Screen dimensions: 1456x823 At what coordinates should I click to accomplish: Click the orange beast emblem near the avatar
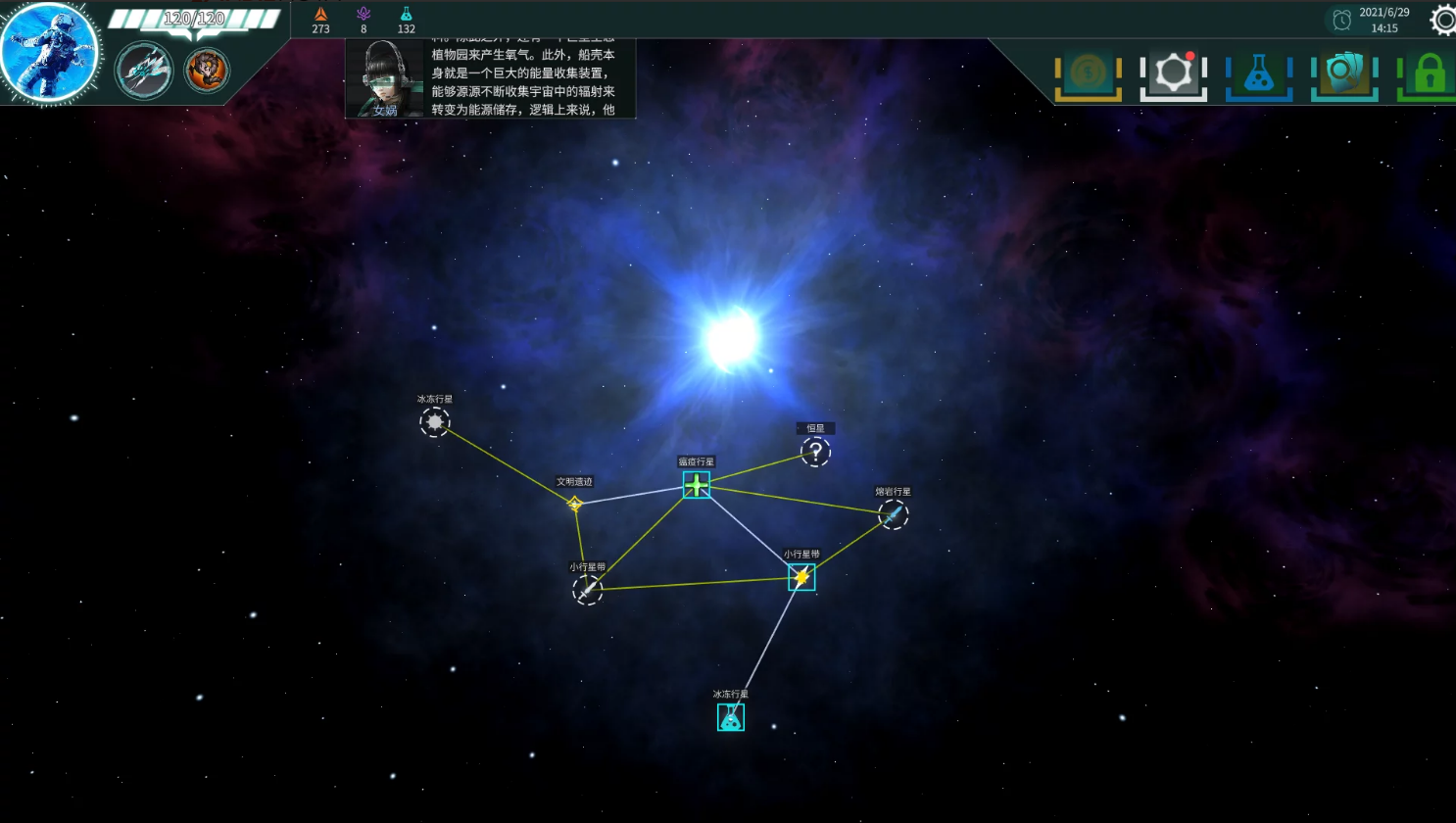tap(206, 70)
